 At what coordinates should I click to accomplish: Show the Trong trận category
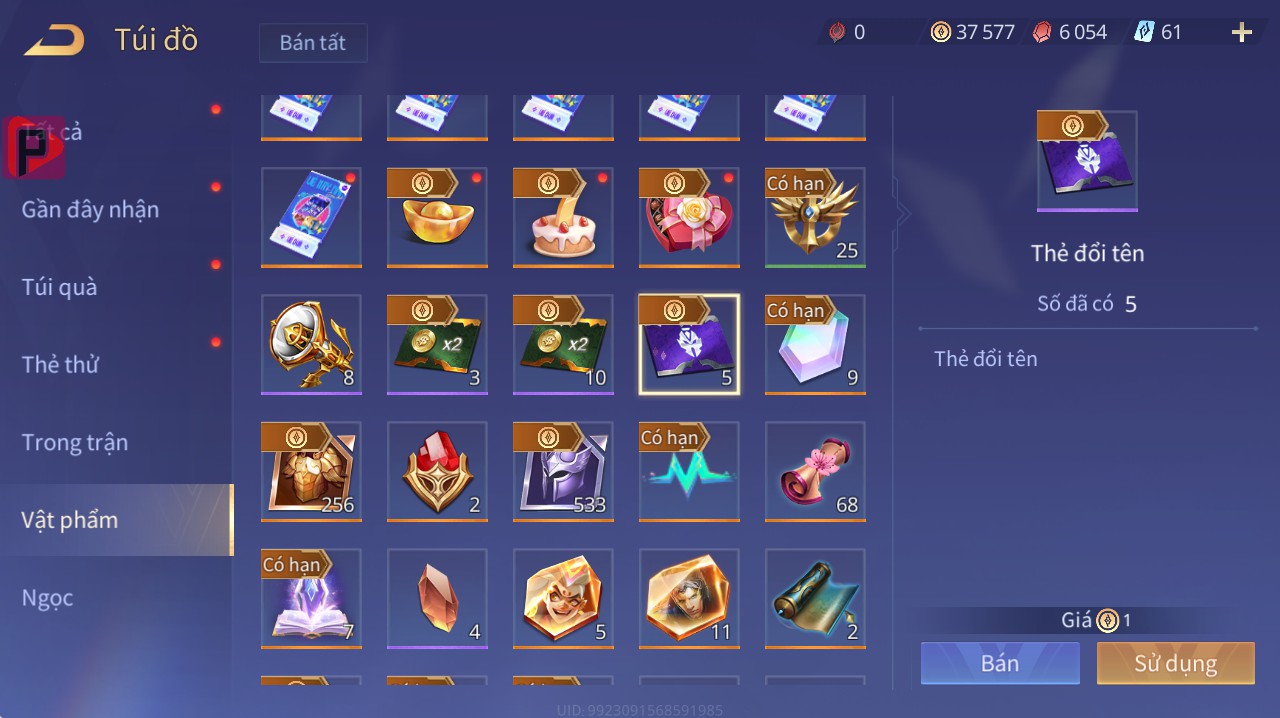point(75,442)
